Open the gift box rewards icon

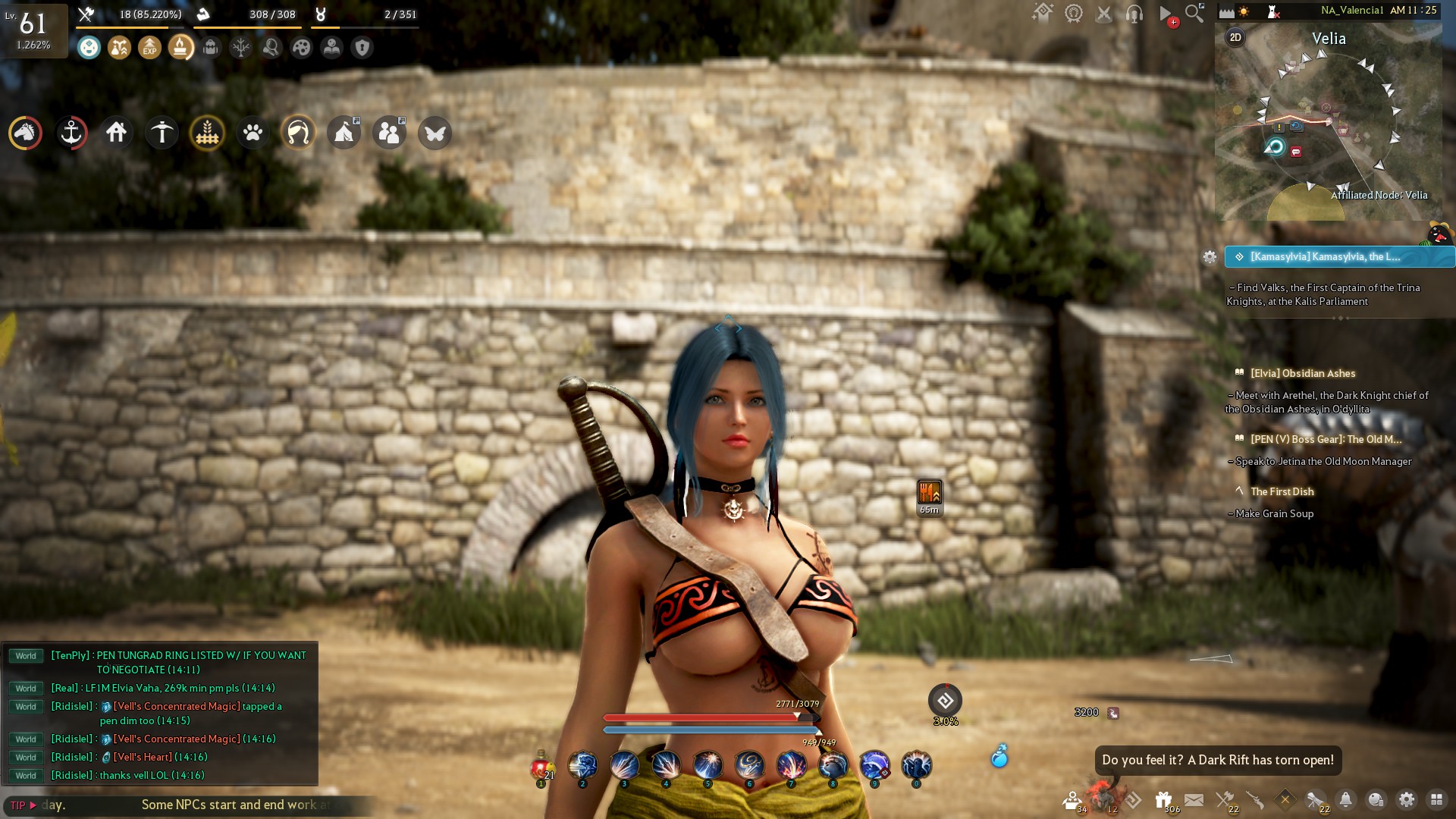[1163, 799]
